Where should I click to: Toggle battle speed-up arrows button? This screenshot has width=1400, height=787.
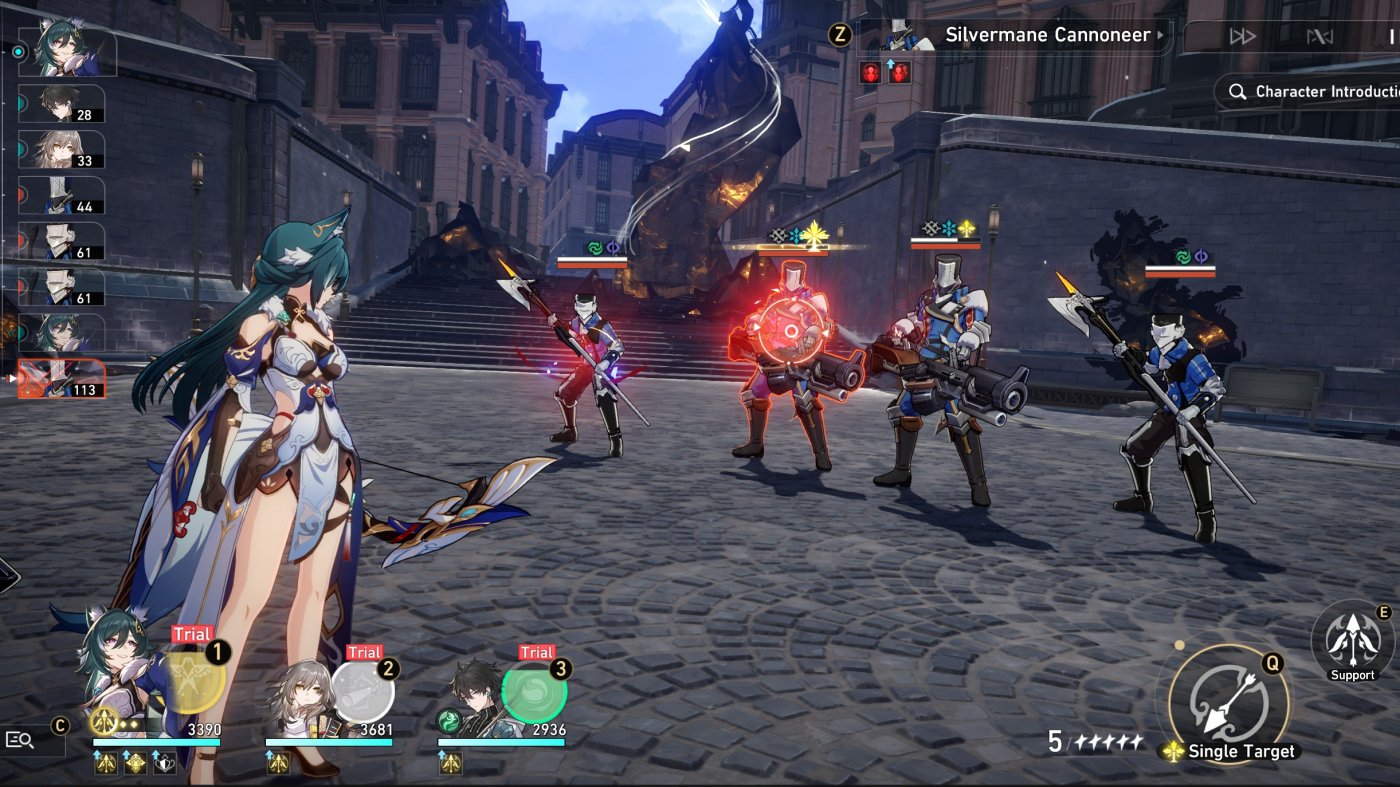tap(1242, 37)
